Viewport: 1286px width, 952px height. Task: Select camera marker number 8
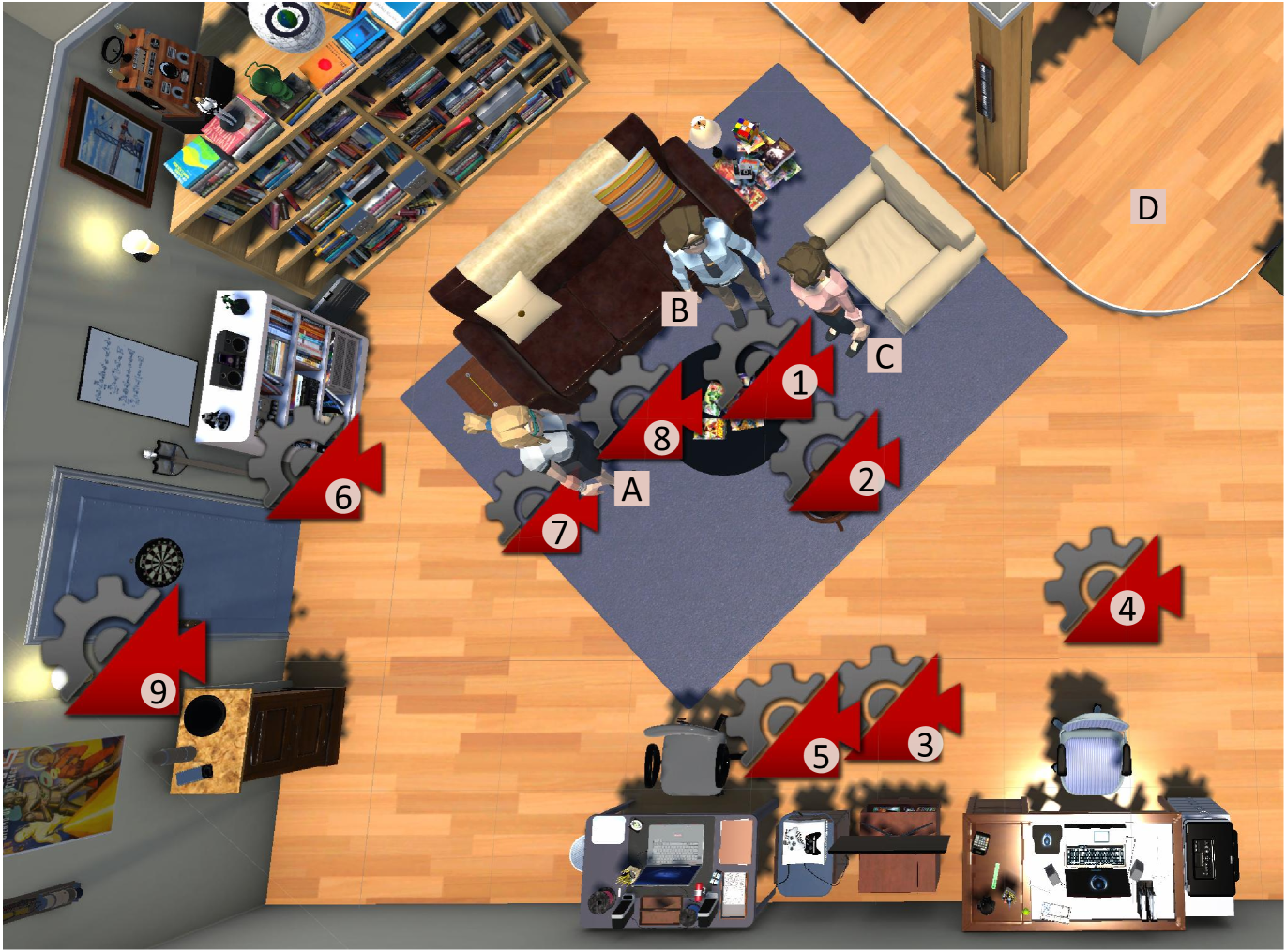coord(661,438)
